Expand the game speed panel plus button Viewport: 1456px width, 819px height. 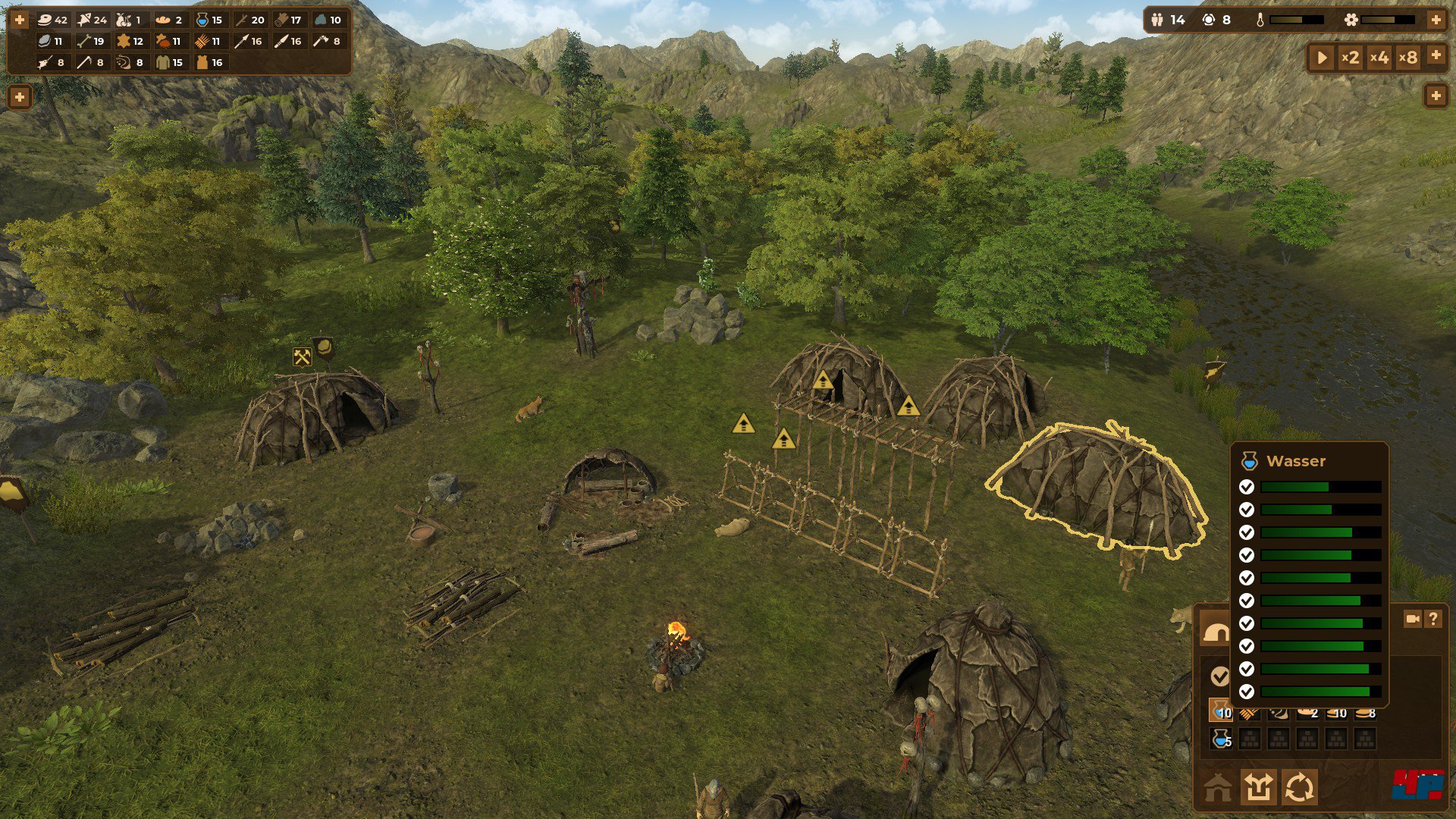pyautogui.click(x=1436, y=55)
